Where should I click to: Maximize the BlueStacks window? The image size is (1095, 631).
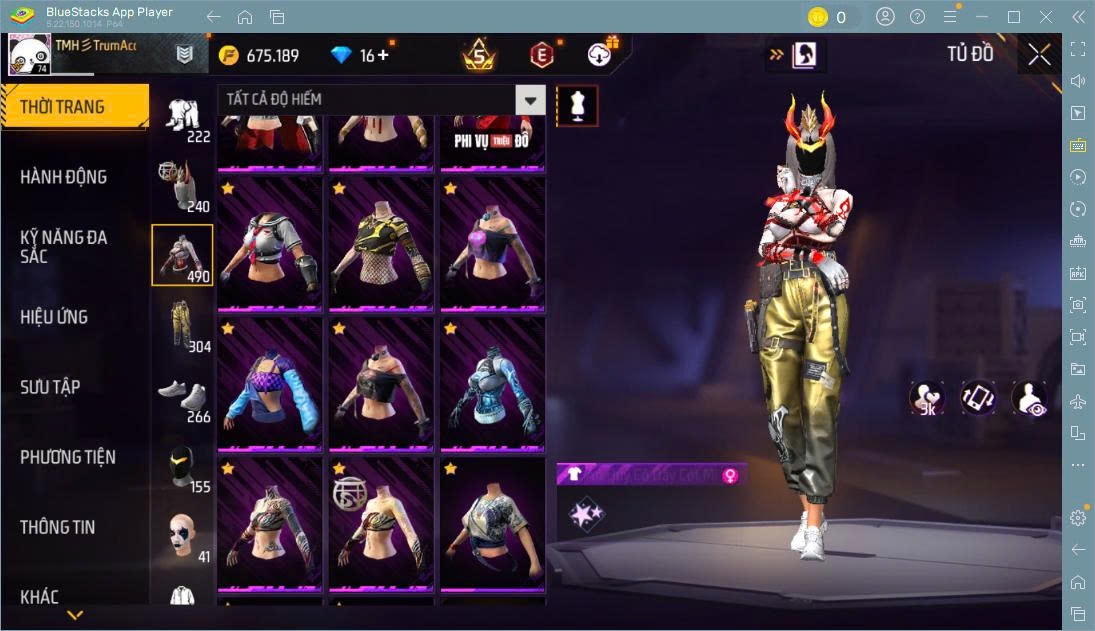point(1014,17)
